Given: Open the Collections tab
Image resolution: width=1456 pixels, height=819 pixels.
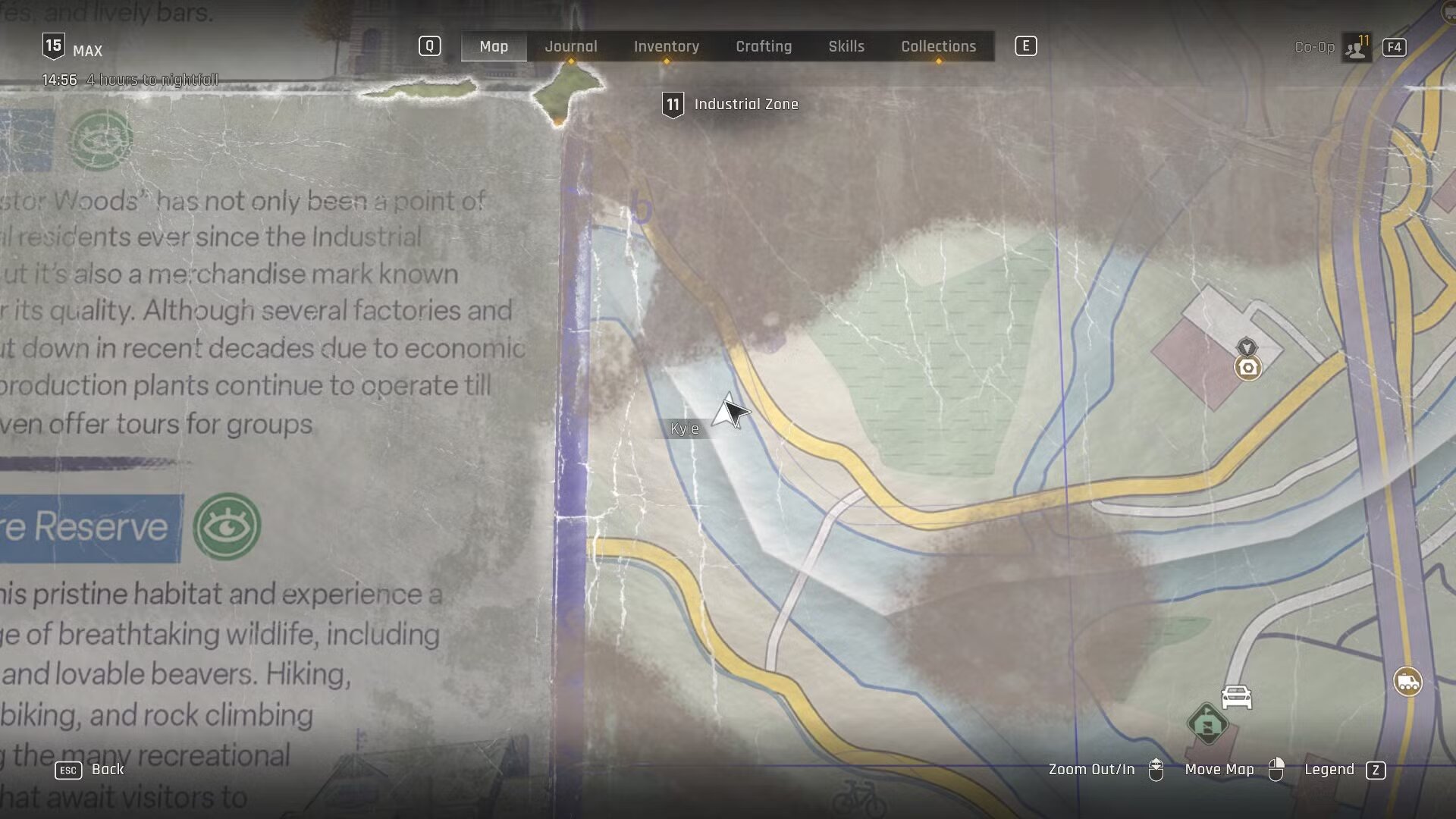Looking at the screenshot, I should pyautogui.click(x=938, y=46).
